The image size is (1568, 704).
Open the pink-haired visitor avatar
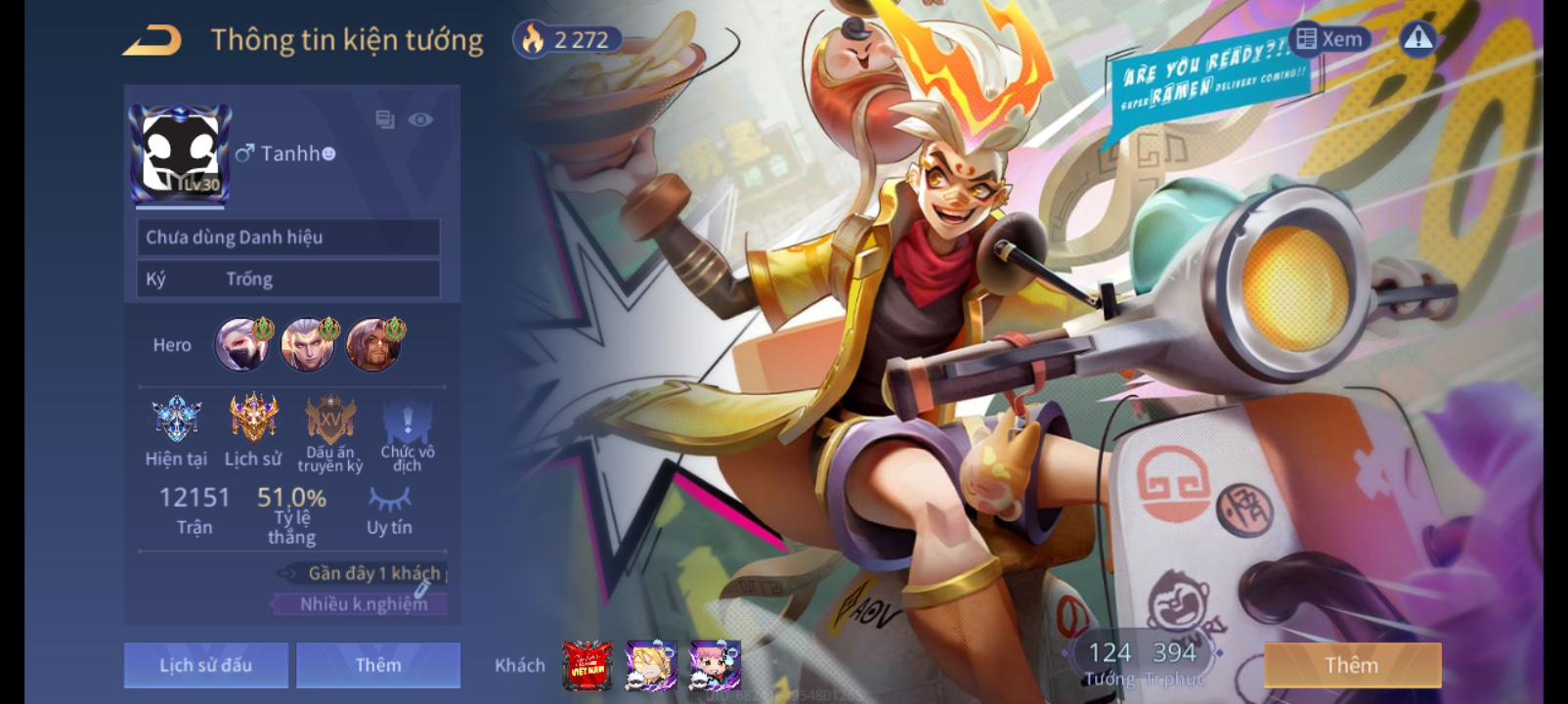pos(715,666)
